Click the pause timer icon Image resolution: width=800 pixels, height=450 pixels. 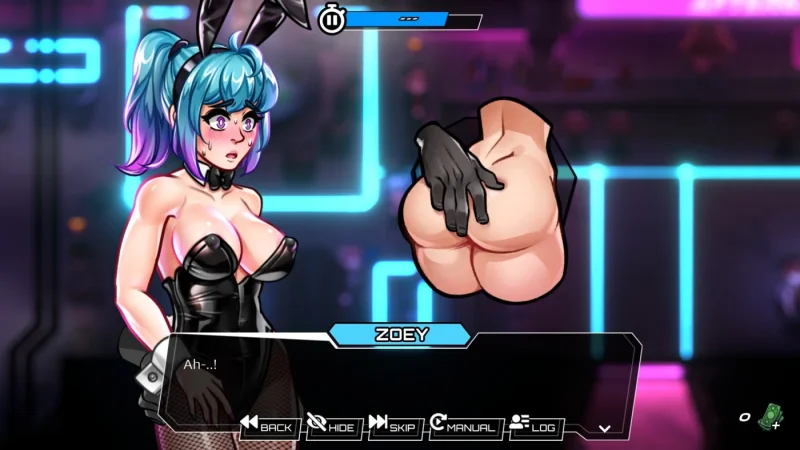point(331,19)
